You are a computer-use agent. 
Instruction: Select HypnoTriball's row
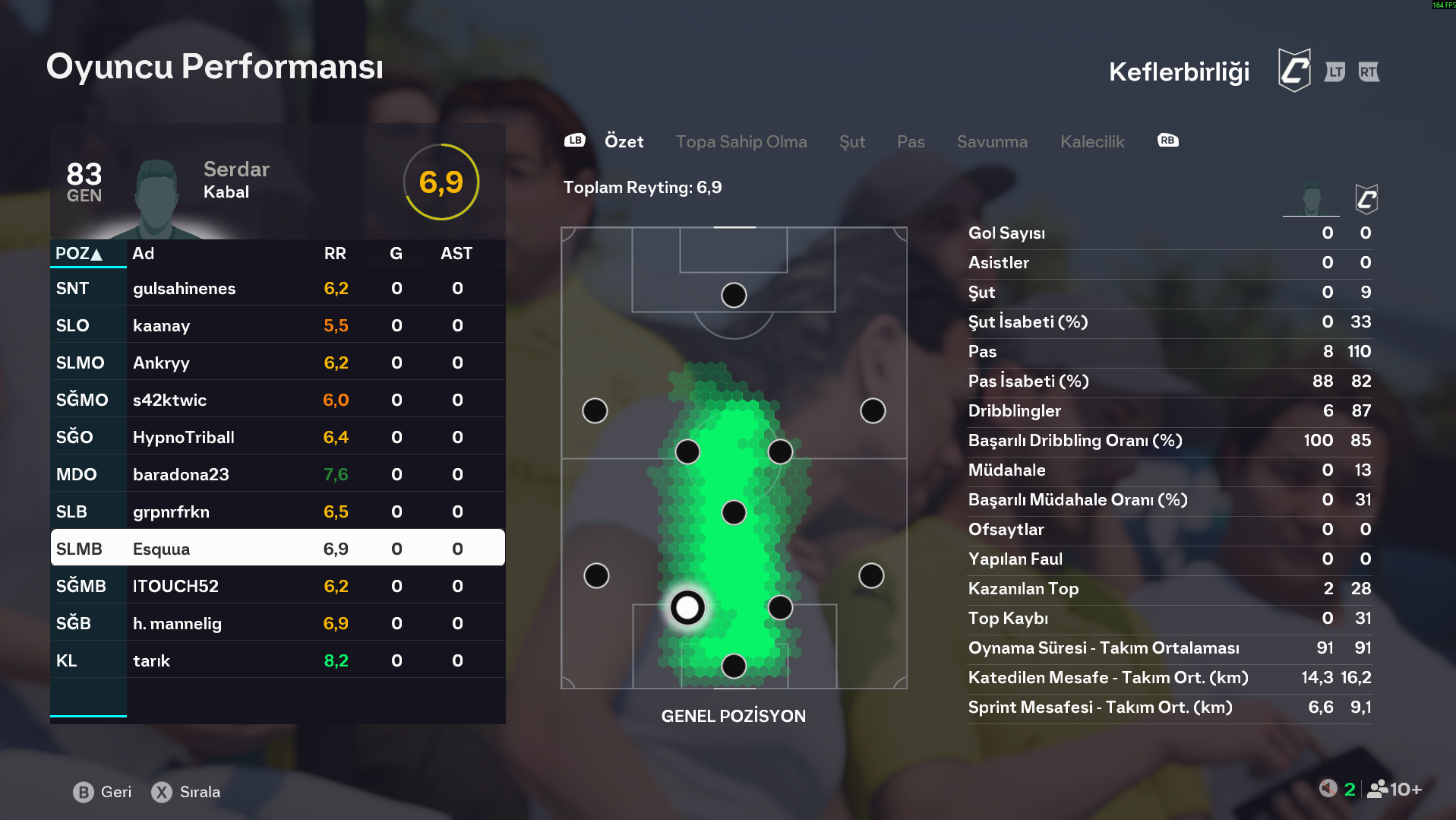pos(277,438)
